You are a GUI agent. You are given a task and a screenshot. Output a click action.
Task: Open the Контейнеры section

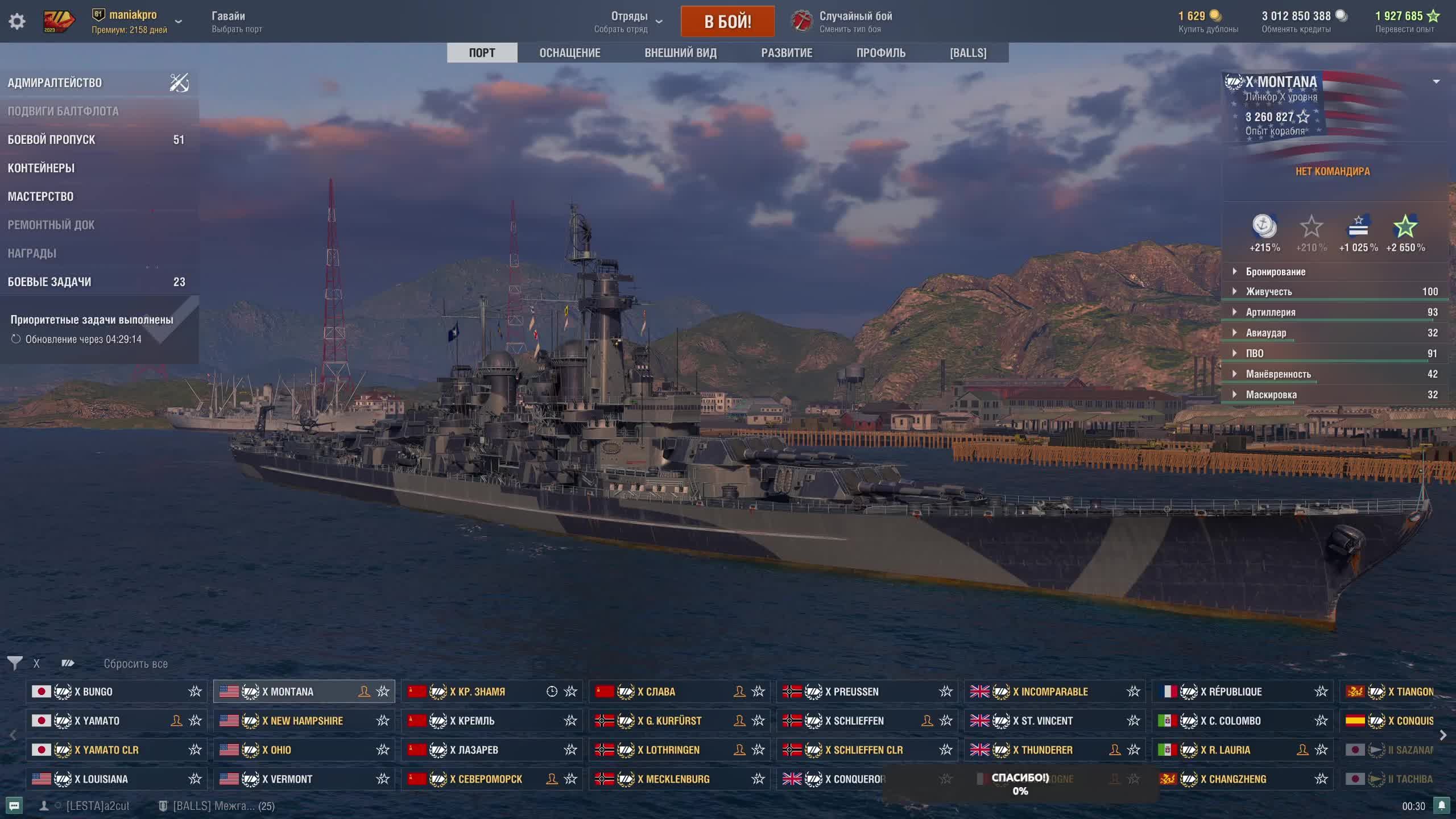point(41,168)
